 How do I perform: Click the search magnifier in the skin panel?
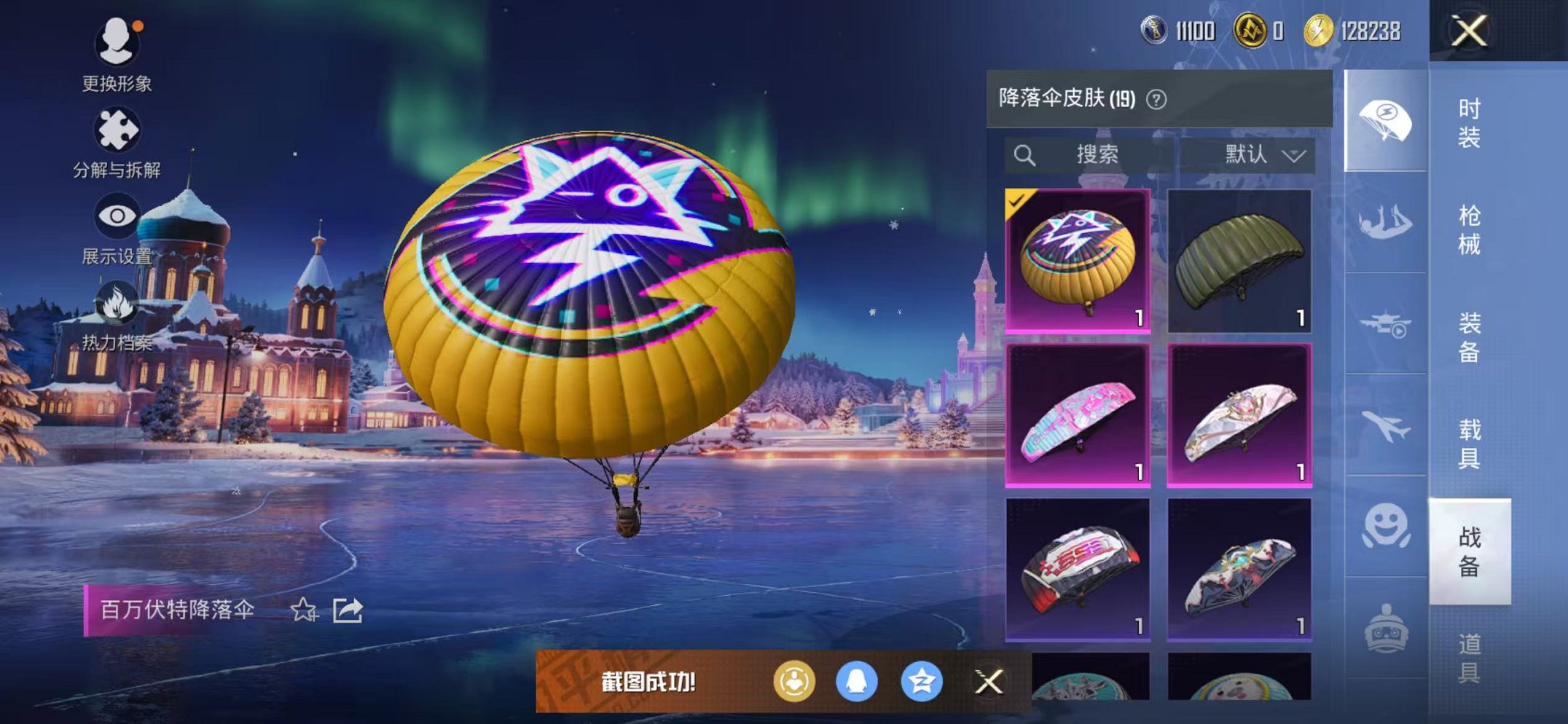click(x=1026, y=154)
